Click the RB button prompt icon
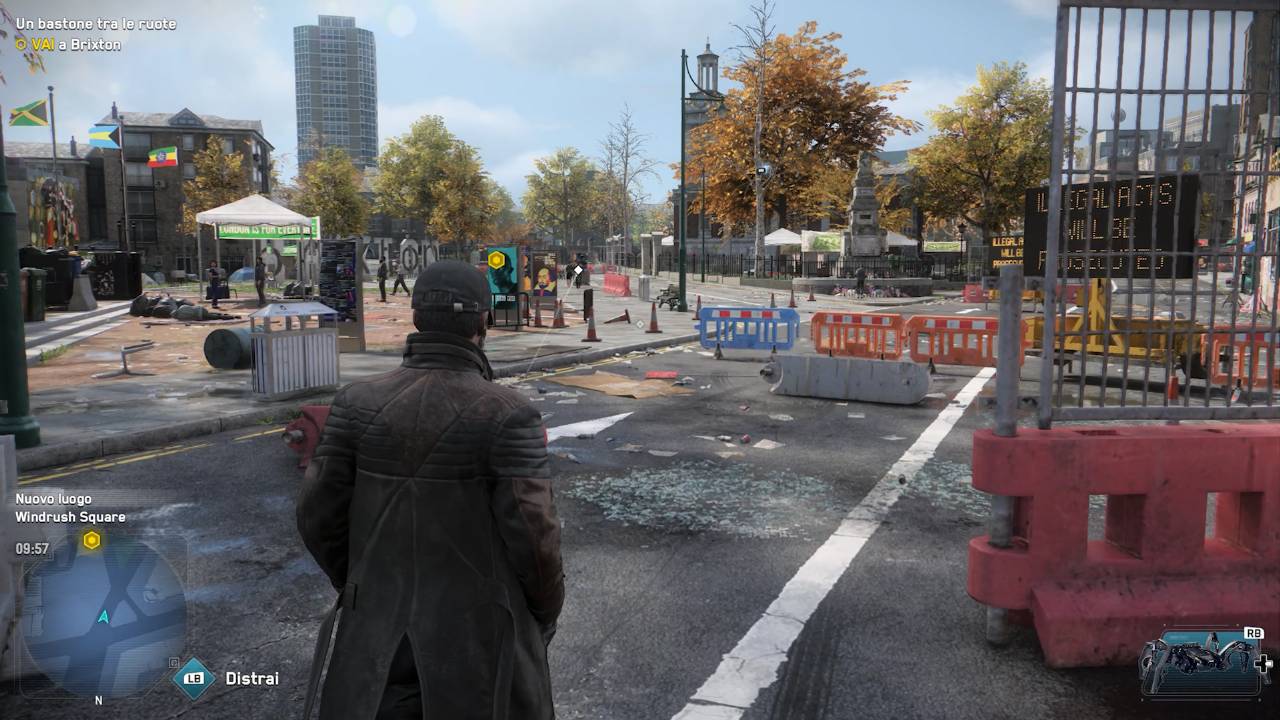1280x720 pixels. (1253, 633)
